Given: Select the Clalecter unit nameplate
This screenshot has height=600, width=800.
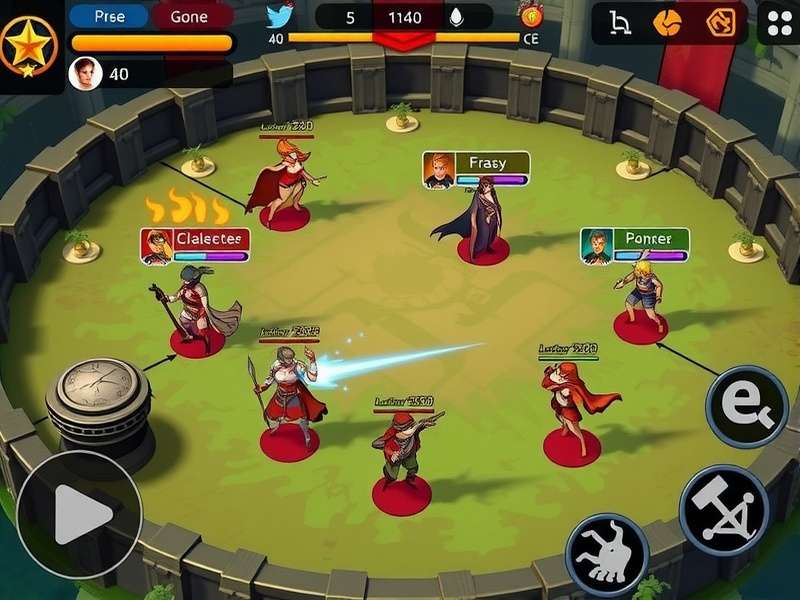Looking at the screenshot, I should coord(195,245).
